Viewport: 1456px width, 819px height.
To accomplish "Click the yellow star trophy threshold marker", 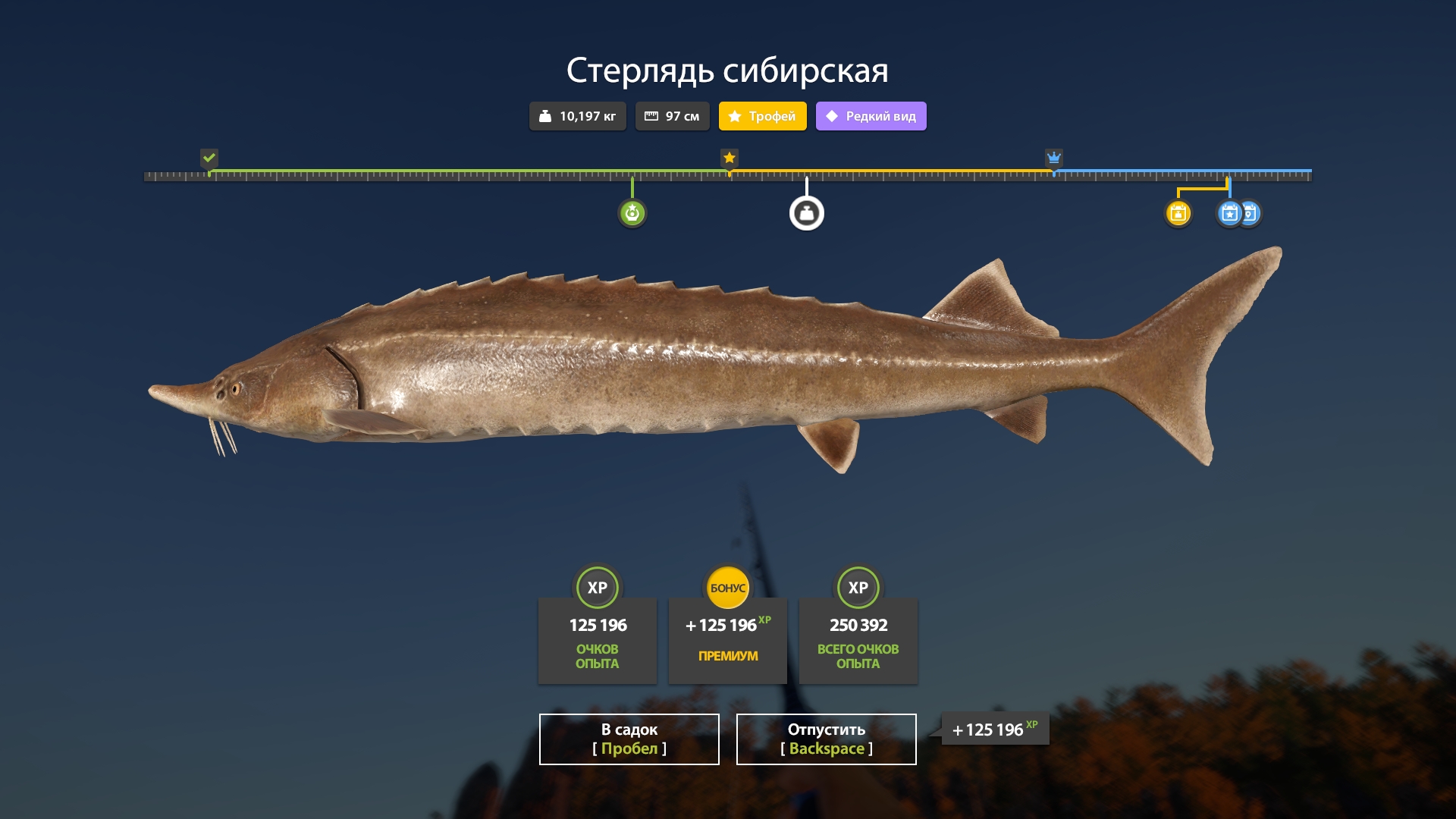I will click(x=730, y=158).
